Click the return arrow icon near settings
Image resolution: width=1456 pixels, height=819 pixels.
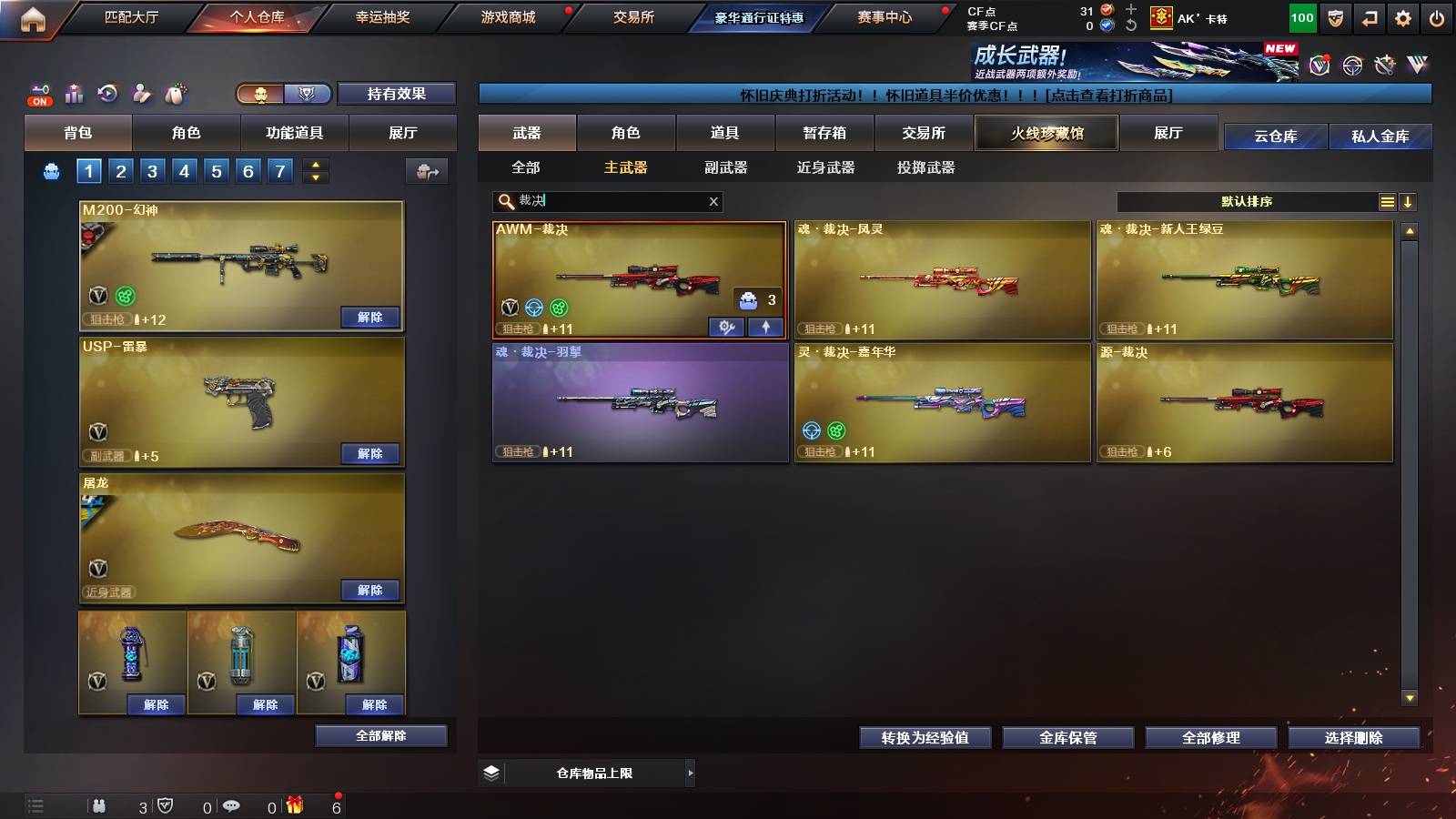[1368, 18]
